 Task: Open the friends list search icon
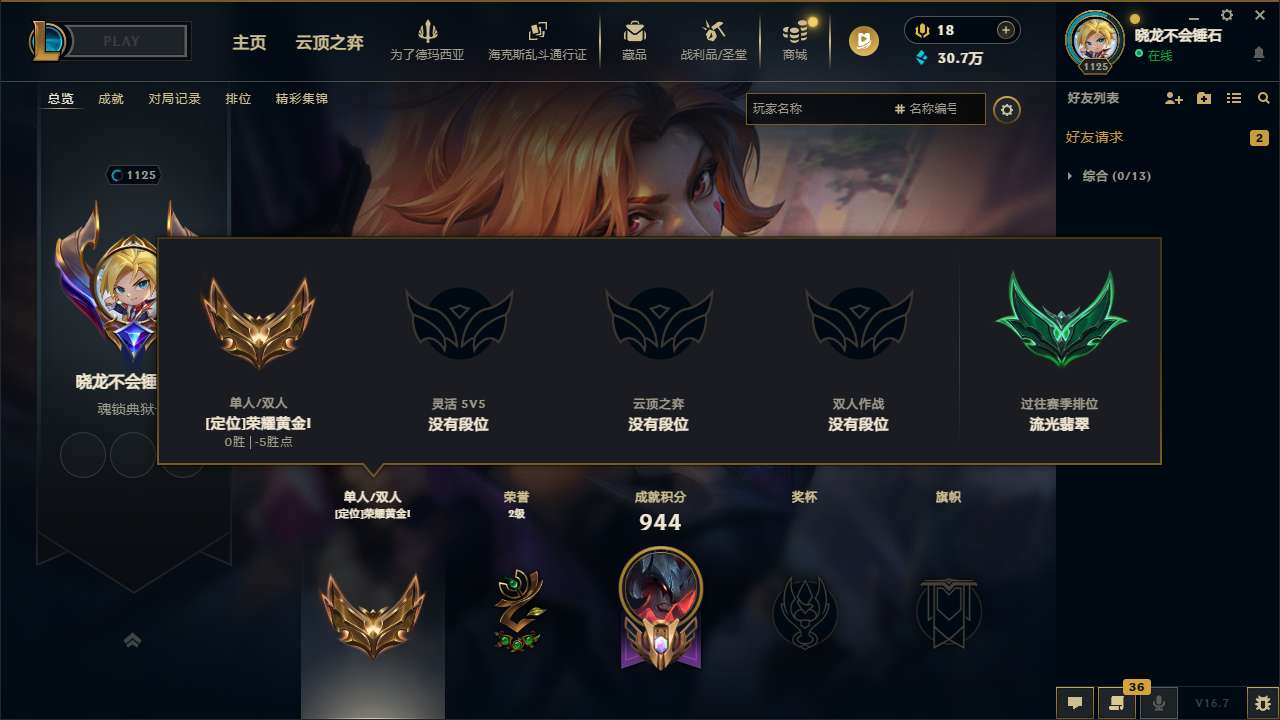click(1263, 98)
